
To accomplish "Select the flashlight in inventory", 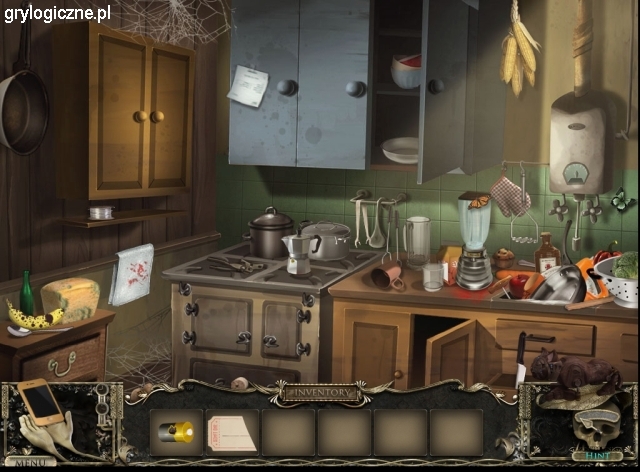I will click(x=177, y=432).
